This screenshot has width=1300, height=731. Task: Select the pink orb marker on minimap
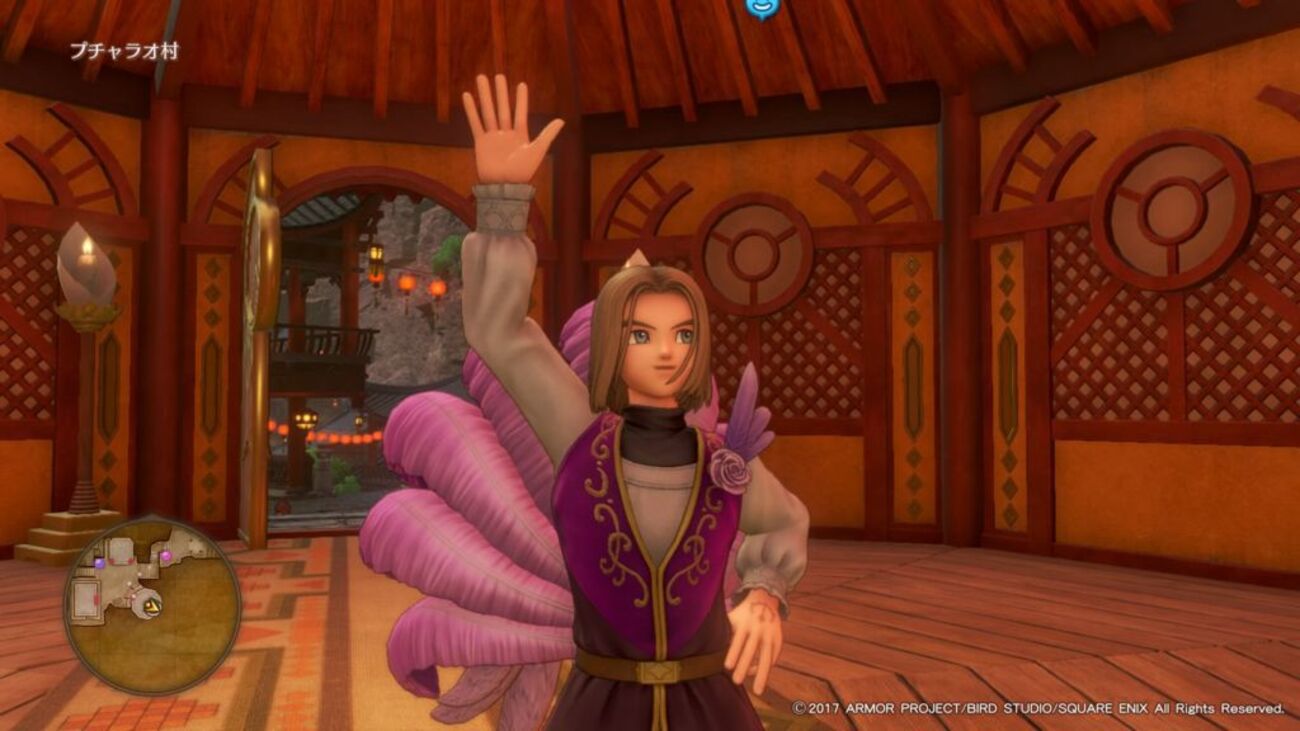[x=165, y=554]
